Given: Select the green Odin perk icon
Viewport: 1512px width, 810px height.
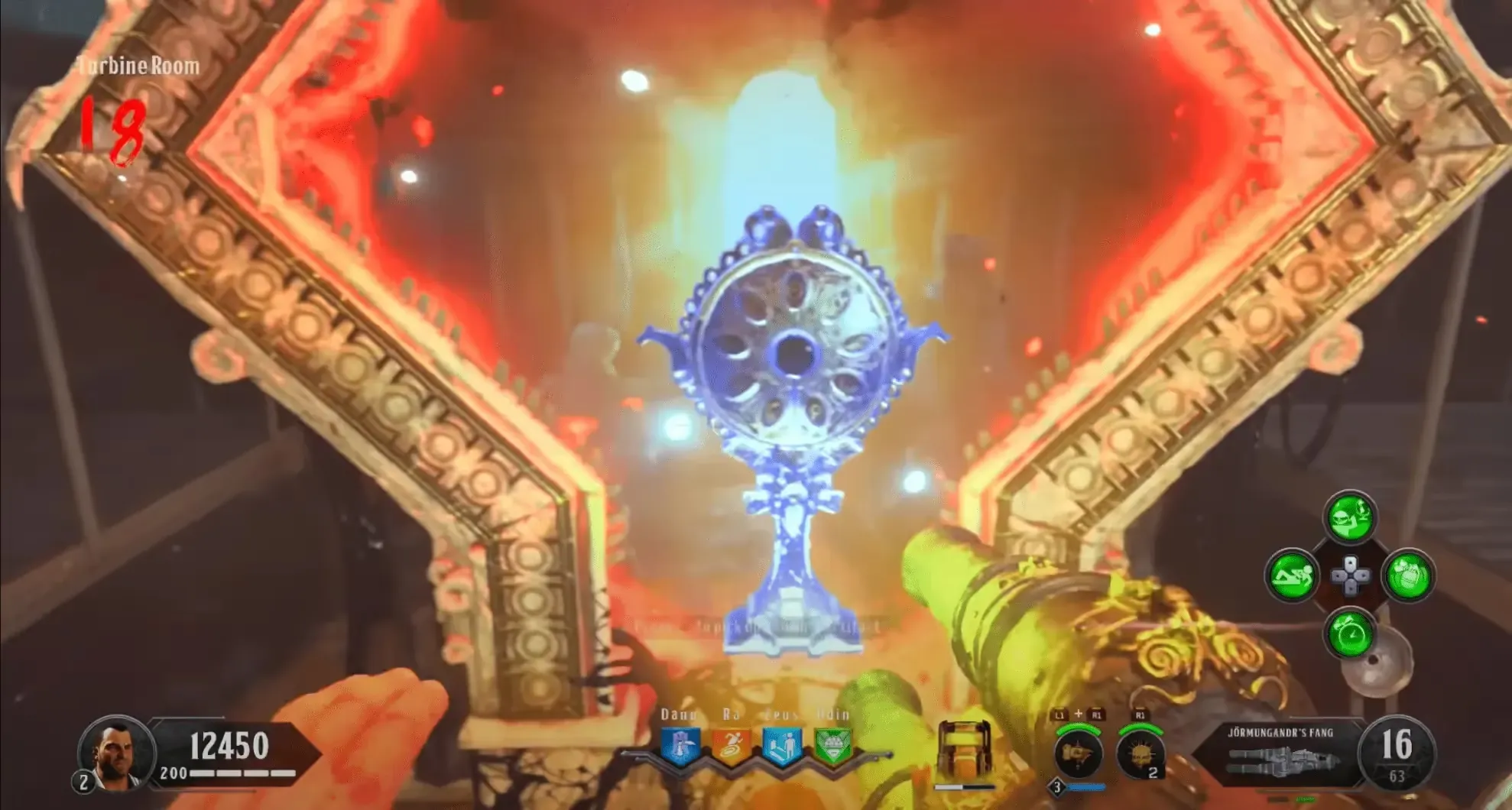Looking at the screenshot, I should click(x=832, y=745).
